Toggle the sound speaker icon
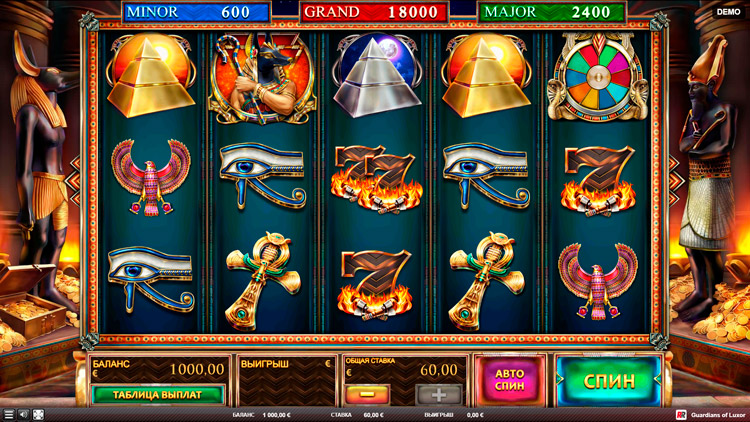The width and height of the screenshot is (750, 422). 24,414
